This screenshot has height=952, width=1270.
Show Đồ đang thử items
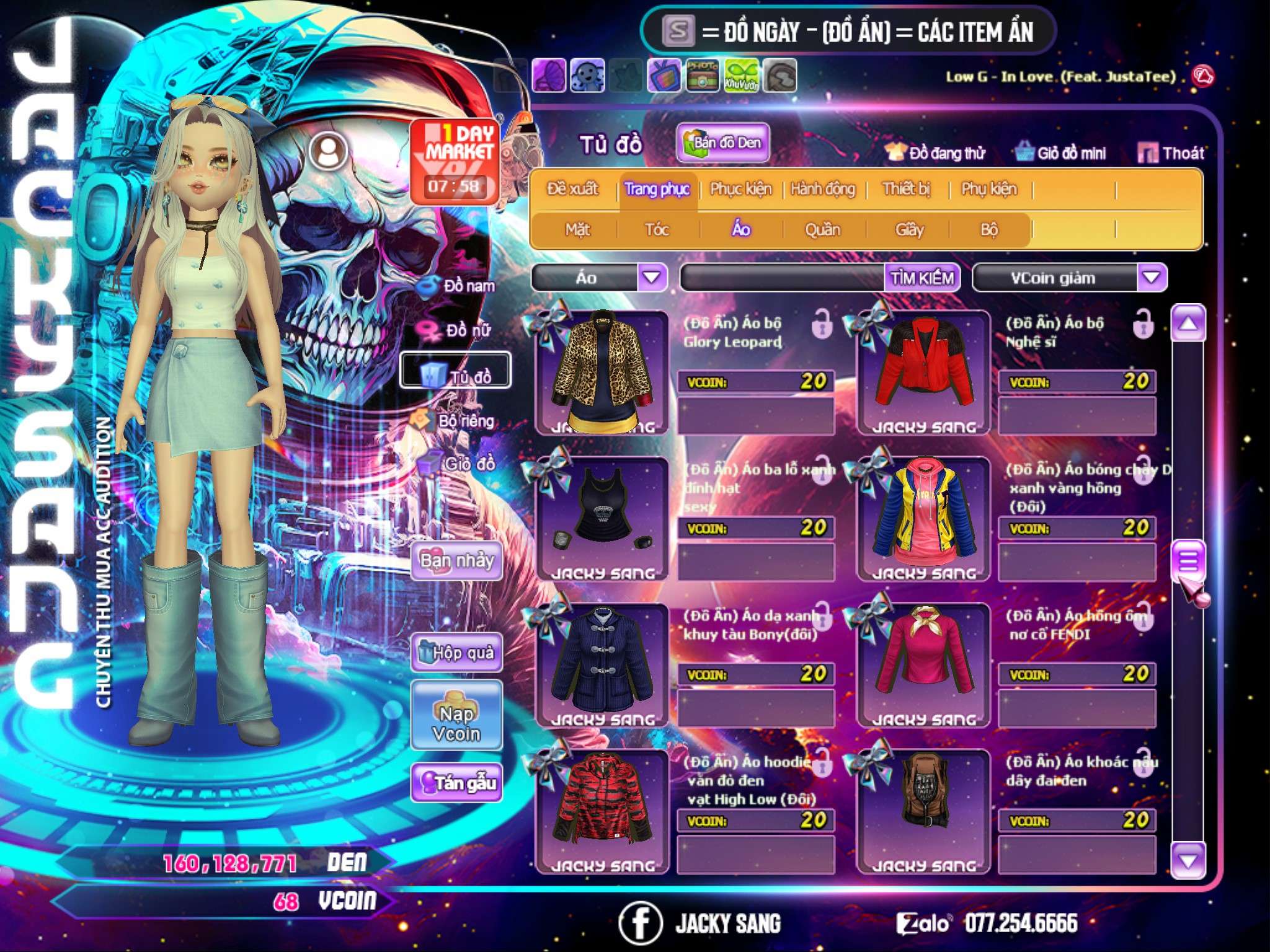coord(935,153)
